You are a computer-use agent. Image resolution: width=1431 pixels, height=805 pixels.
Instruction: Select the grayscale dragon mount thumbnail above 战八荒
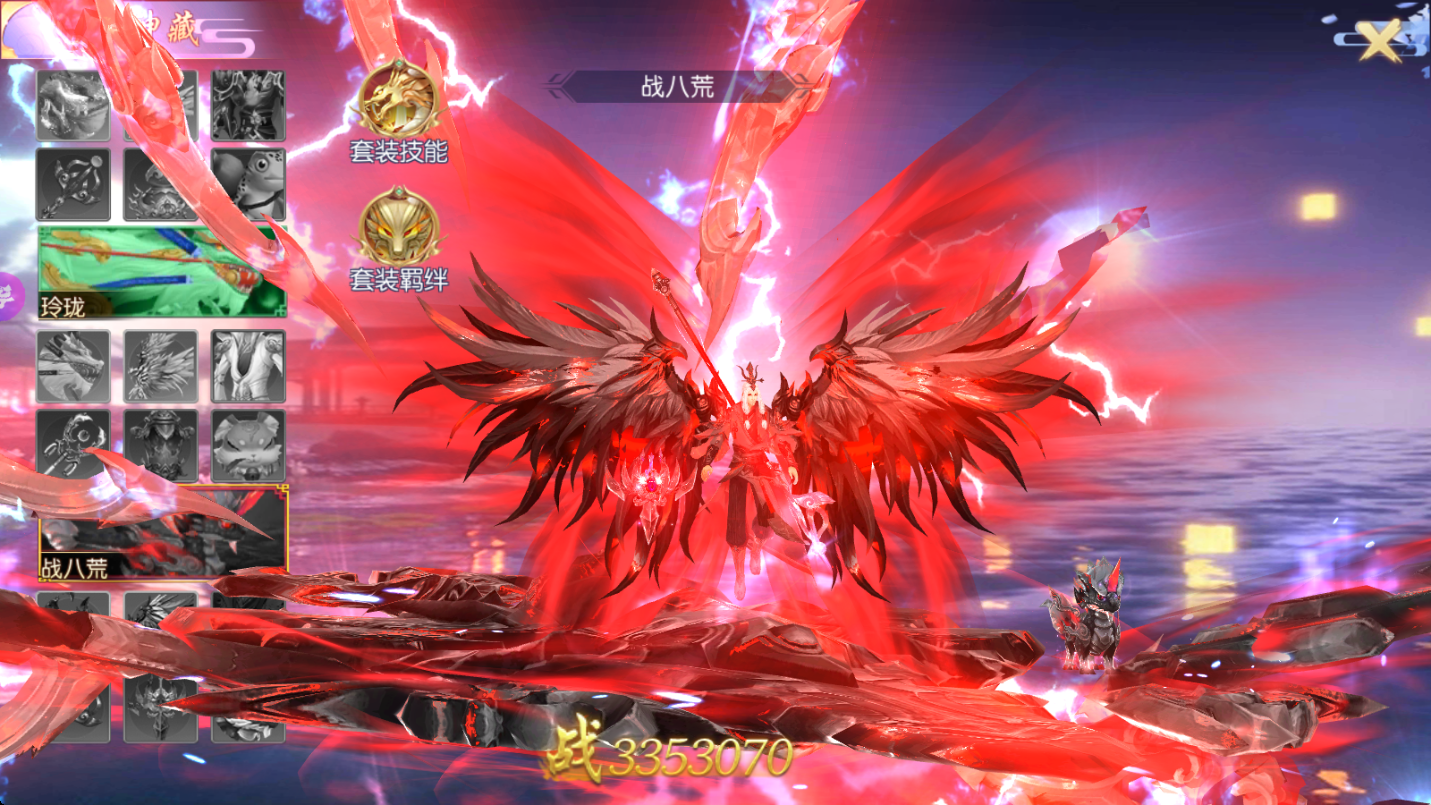(x=73, y=366)
